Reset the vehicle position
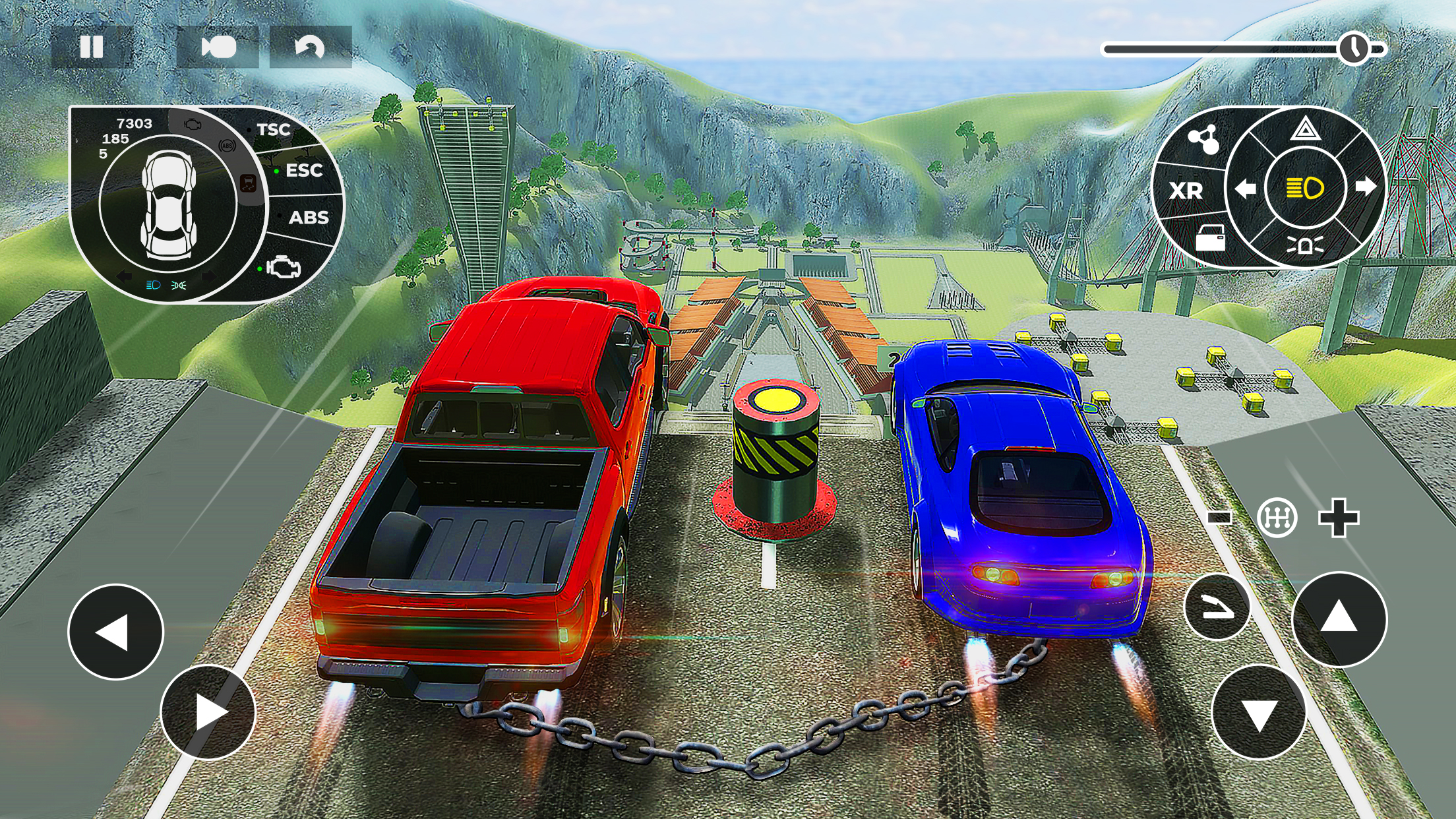 pyautogui.click(x=310, y=47)
